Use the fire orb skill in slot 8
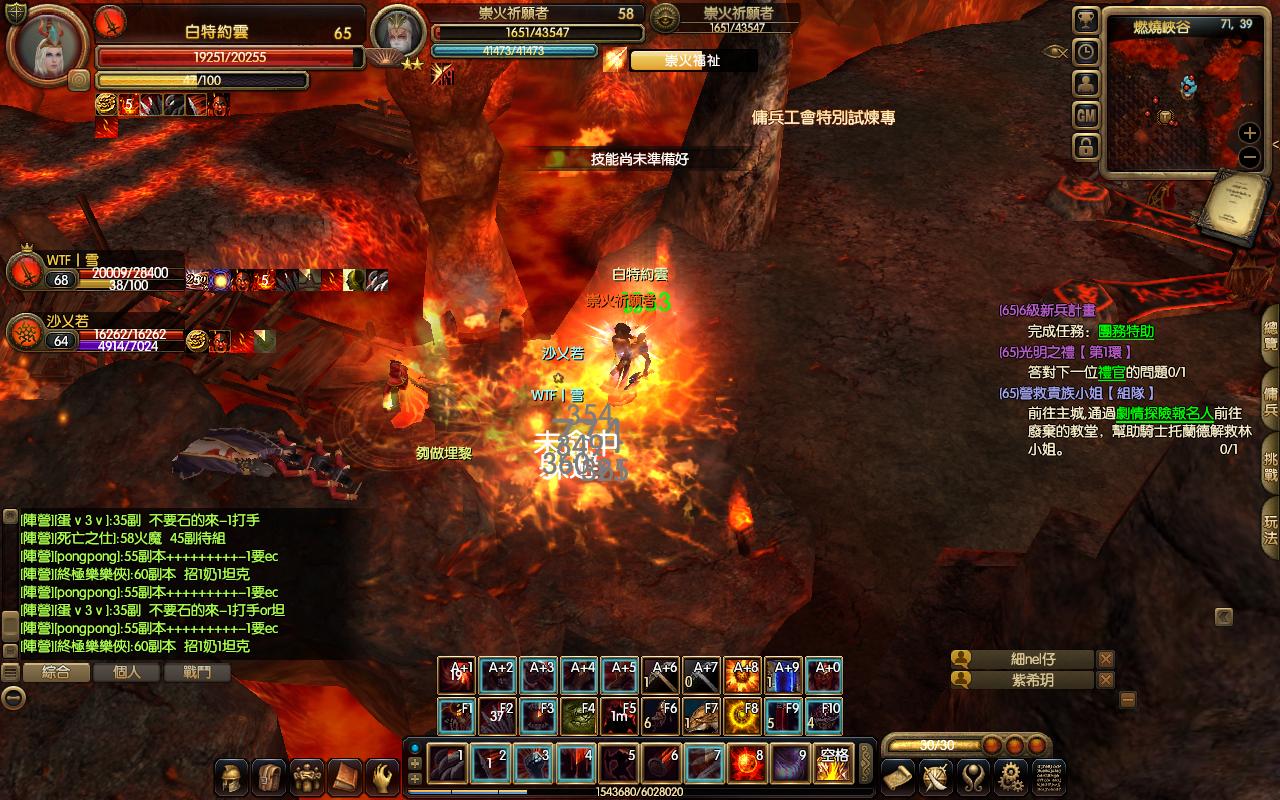This screenshot has height=800, width=1280. (x=747, y=764)
